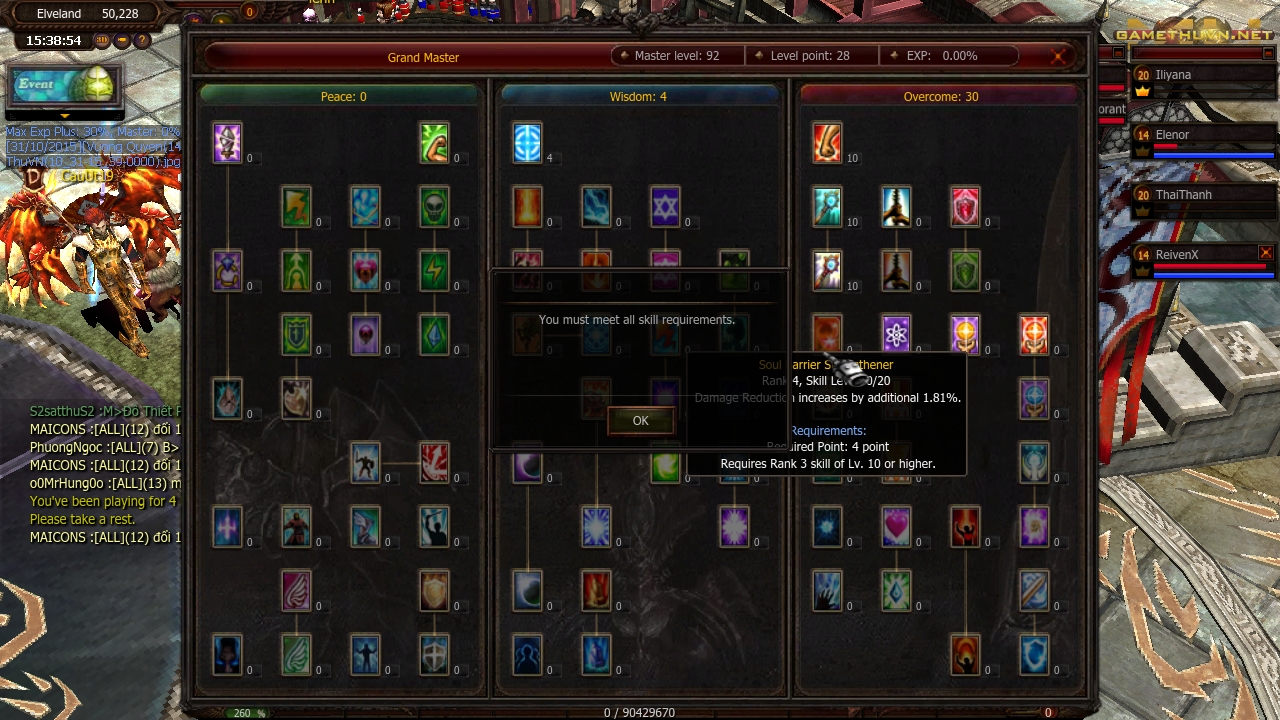Viewport: 1280px width, 720px height.
Task: Click the small camera icon beside the clock
Action: click(121, 40)
